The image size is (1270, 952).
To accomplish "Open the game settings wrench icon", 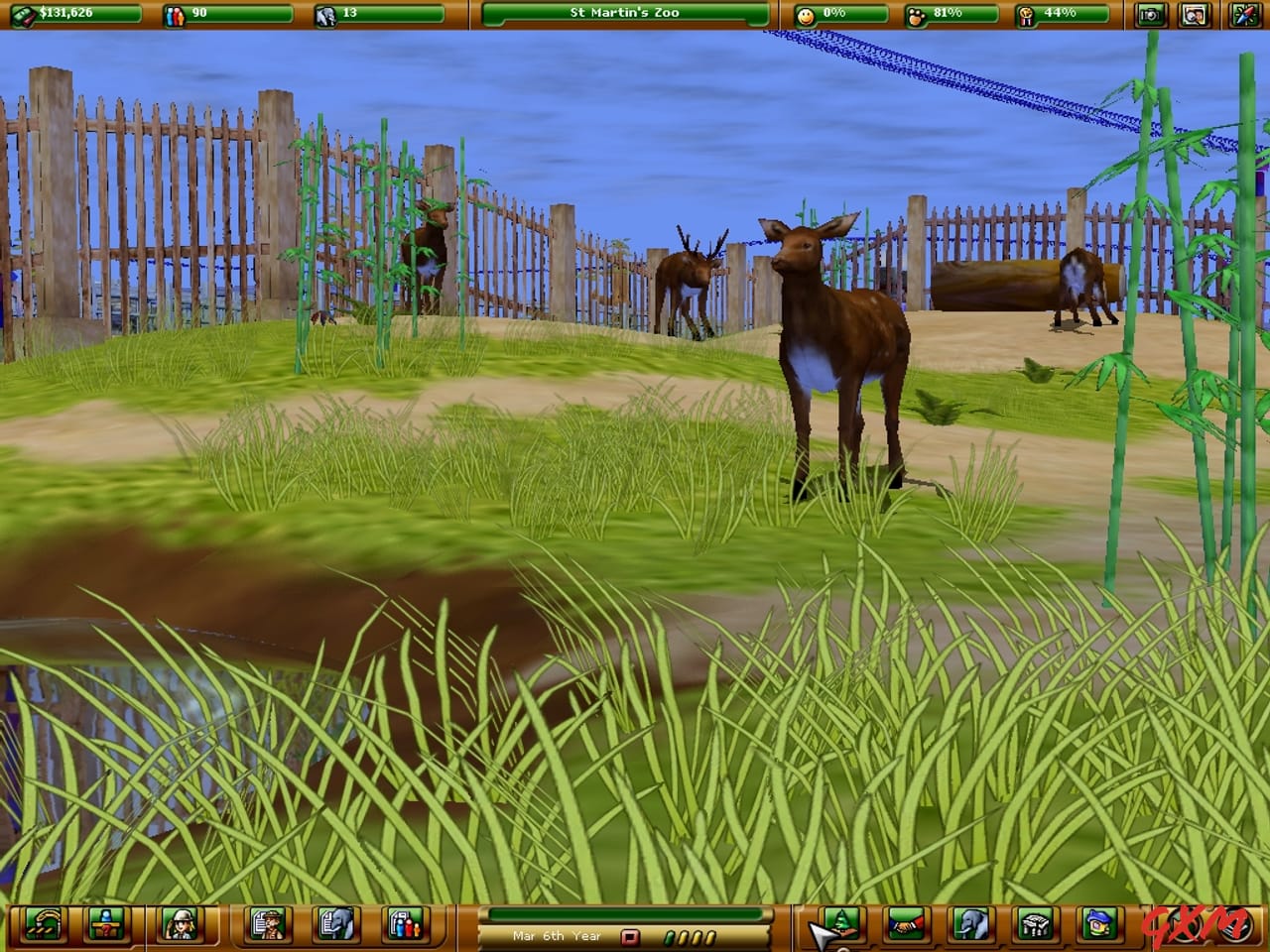I will (1244, 13).
